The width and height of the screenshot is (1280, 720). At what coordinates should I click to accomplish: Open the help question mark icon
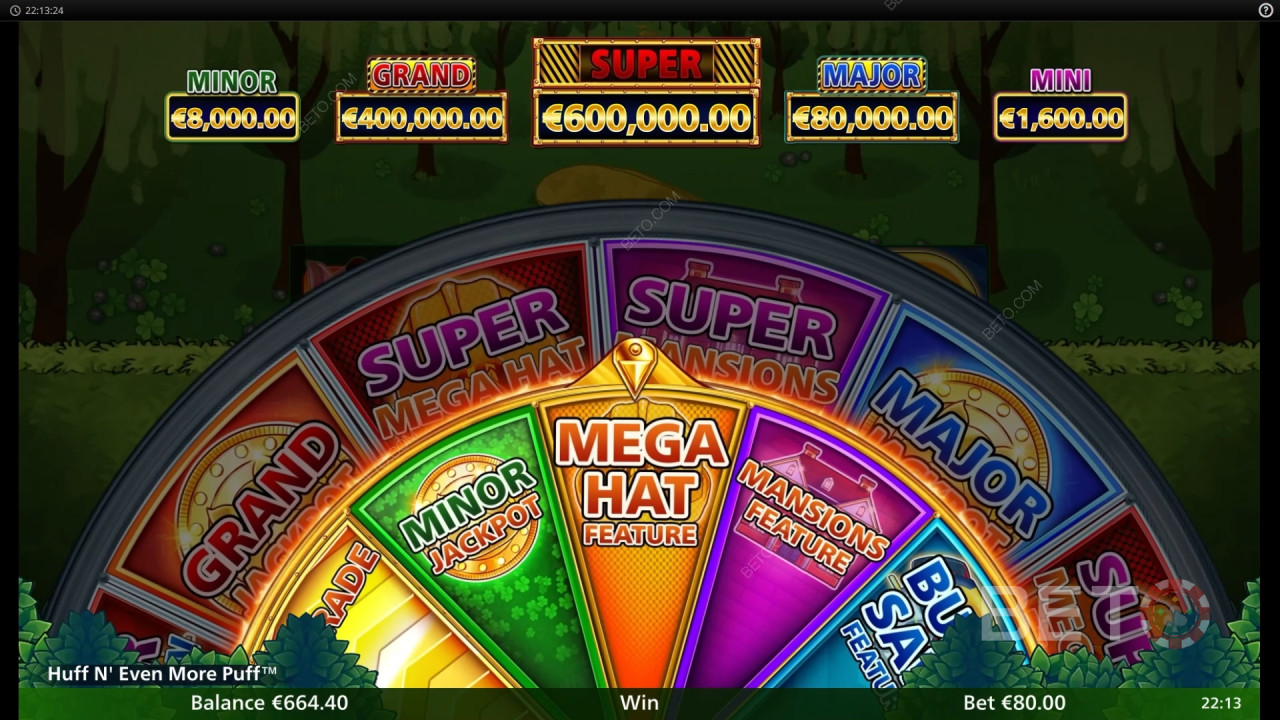click(1265, 10)
